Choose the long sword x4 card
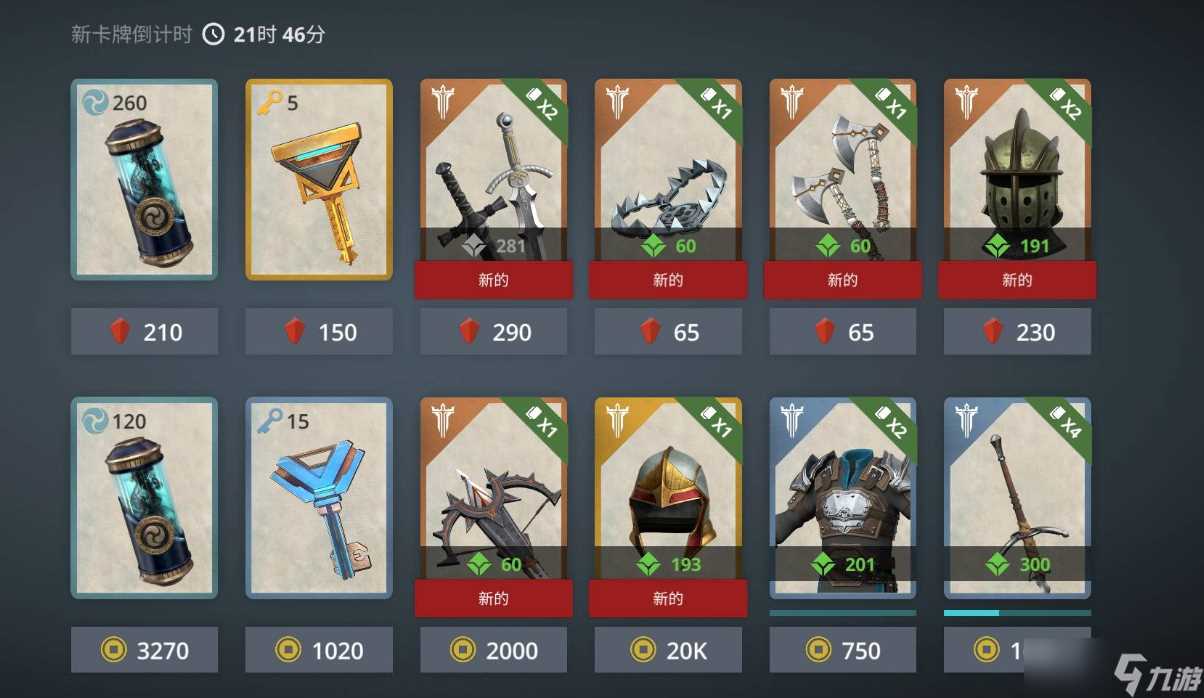Image resolution: width=1204 pixels, height=698 pixels. click(x=1017, y=497)
